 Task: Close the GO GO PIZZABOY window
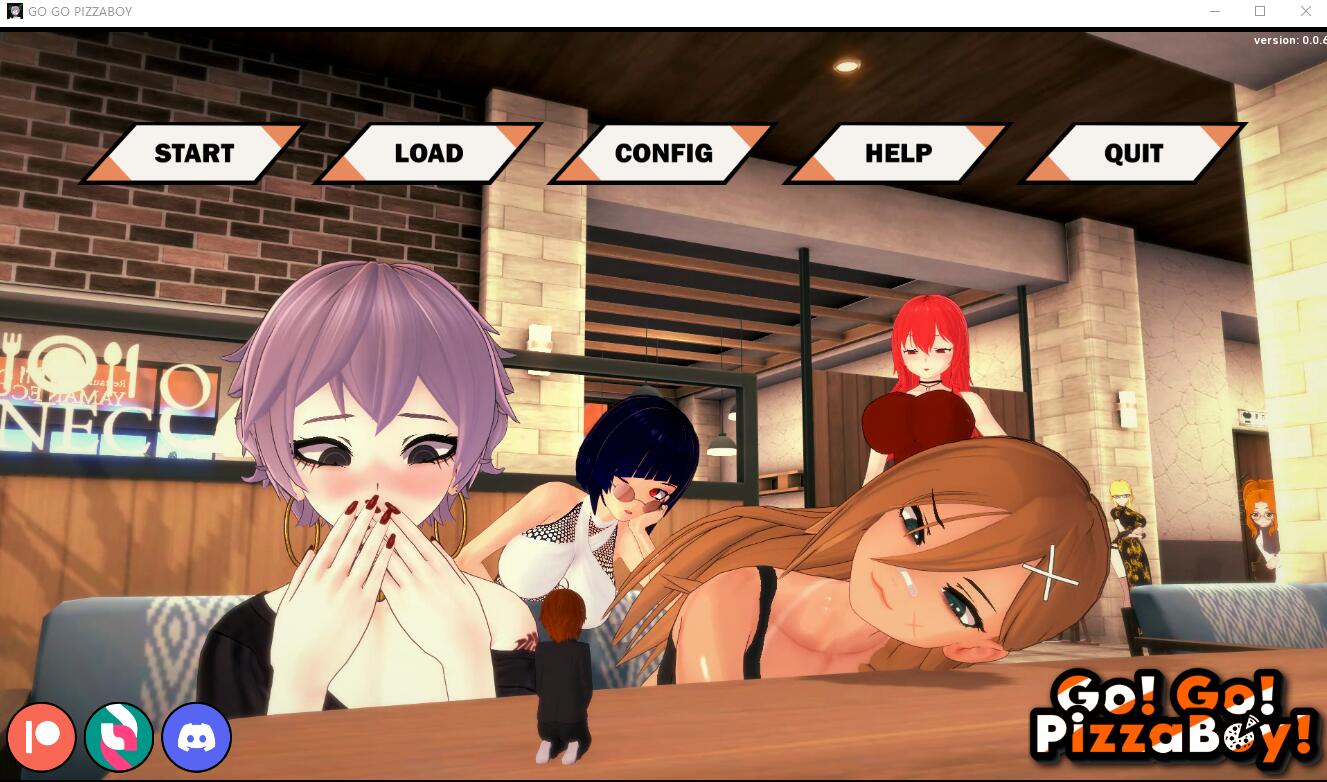(1306, 11)
